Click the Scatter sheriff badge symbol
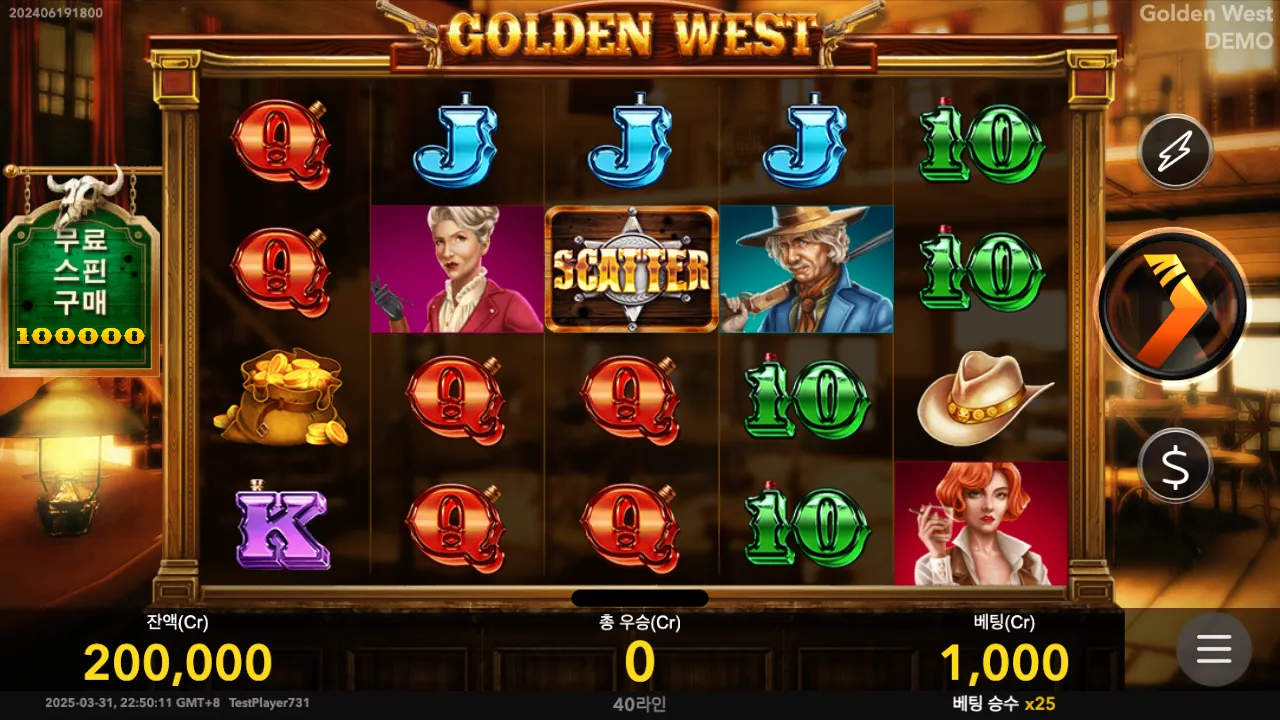The image size is (1280, 720). (630, 267)
